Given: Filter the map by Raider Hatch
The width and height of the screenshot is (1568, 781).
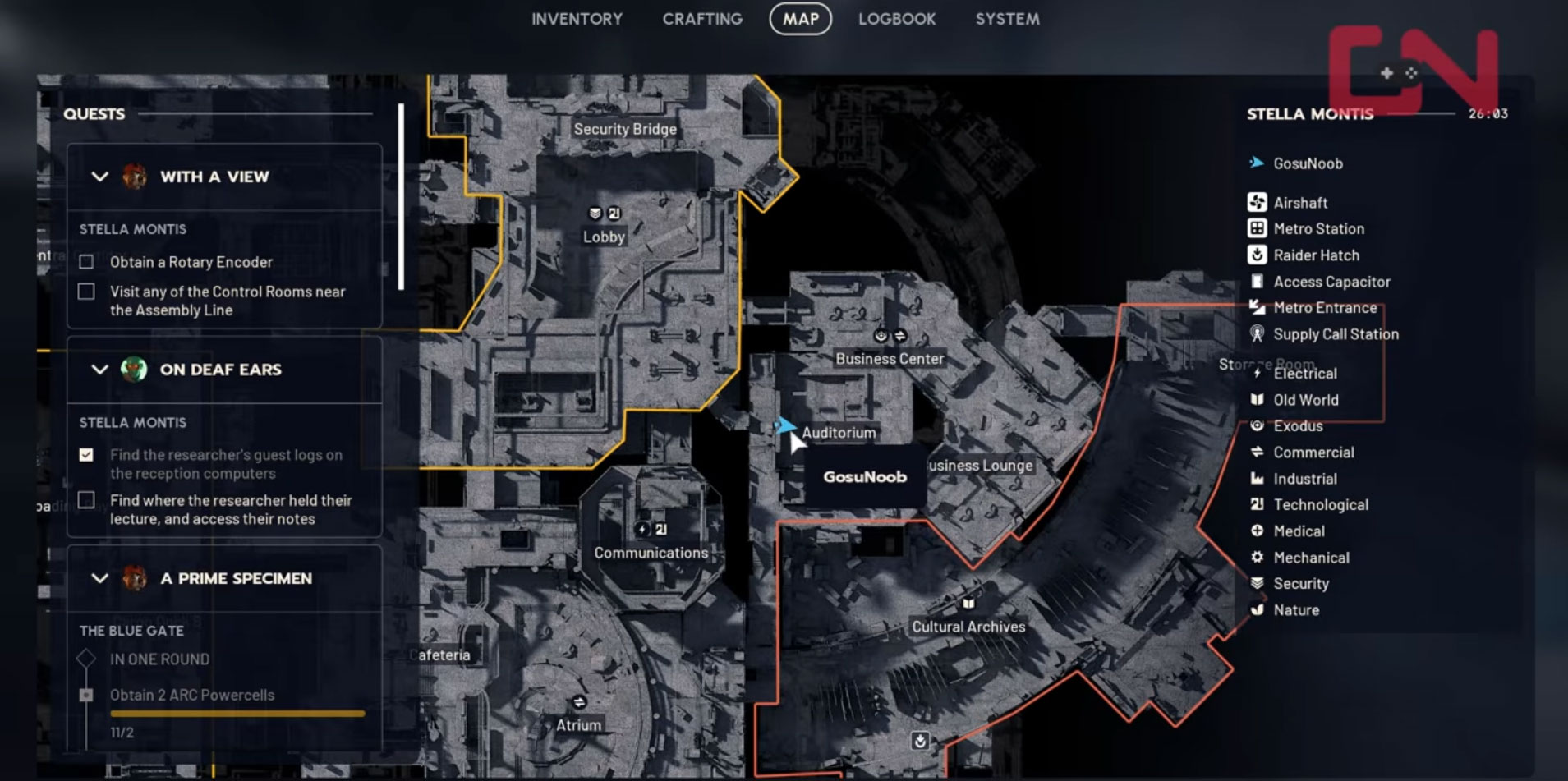Looking at the screenshot, I should [x=1316, y=255].
